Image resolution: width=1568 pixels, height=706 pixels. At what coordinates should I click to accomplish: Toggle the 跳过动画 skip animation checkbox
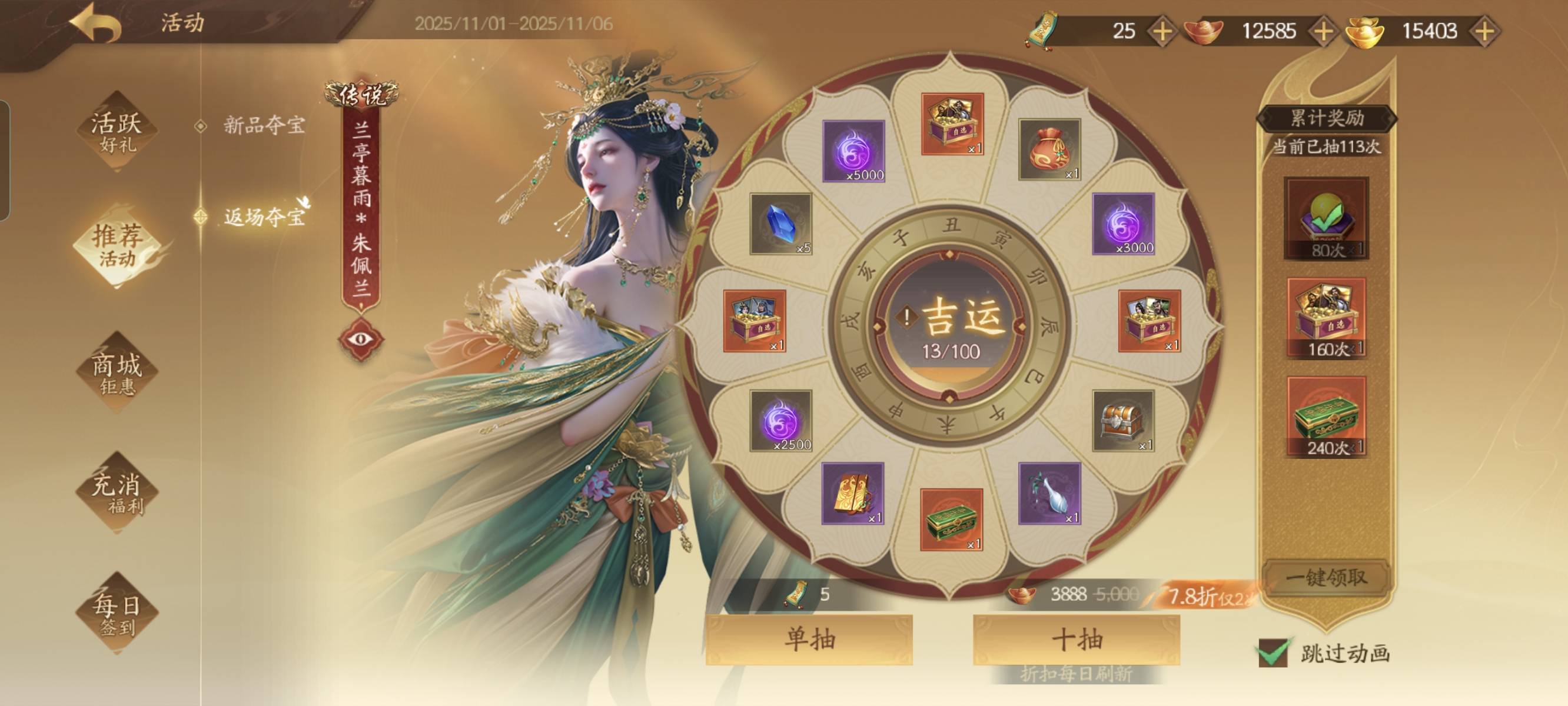[x=1273, y=653]
